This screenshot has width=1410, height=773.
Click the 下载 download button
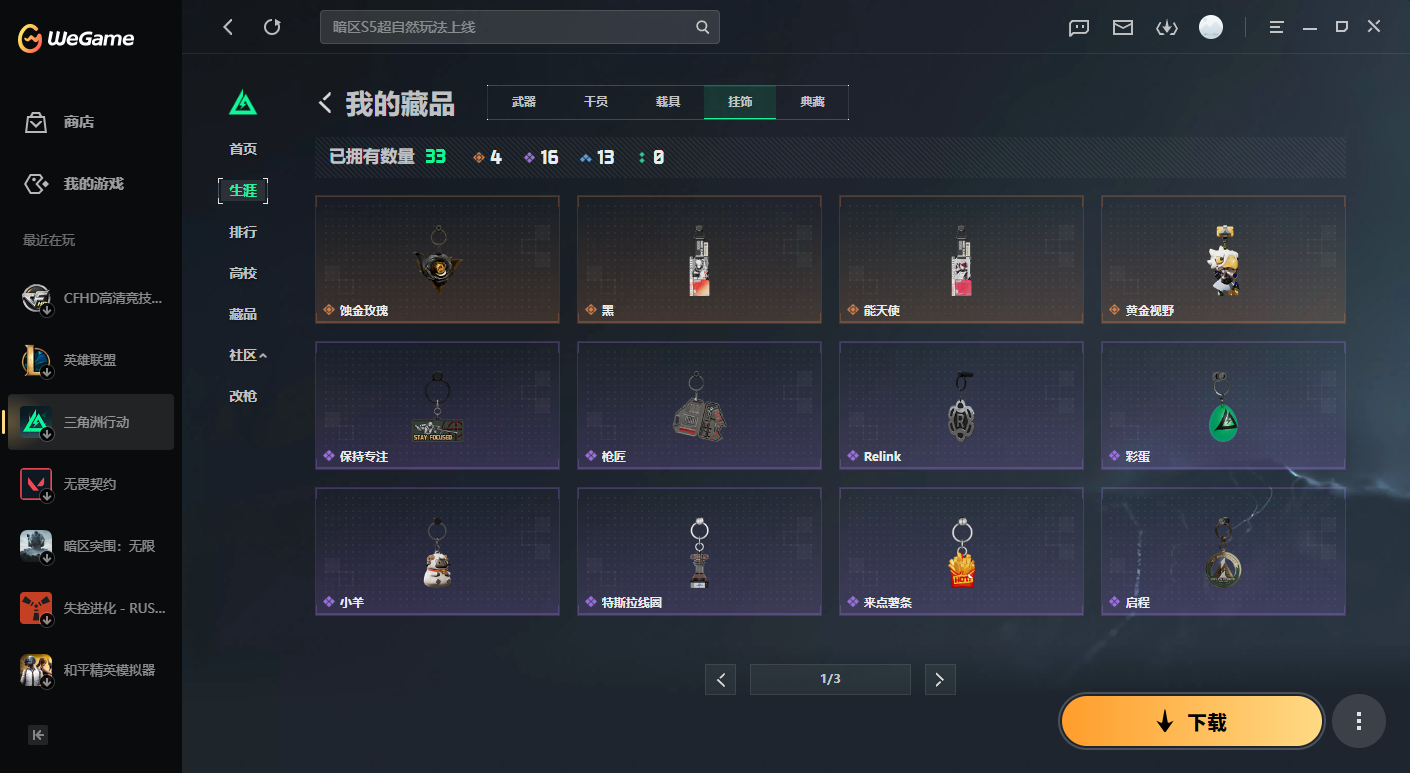(1191, 720)
